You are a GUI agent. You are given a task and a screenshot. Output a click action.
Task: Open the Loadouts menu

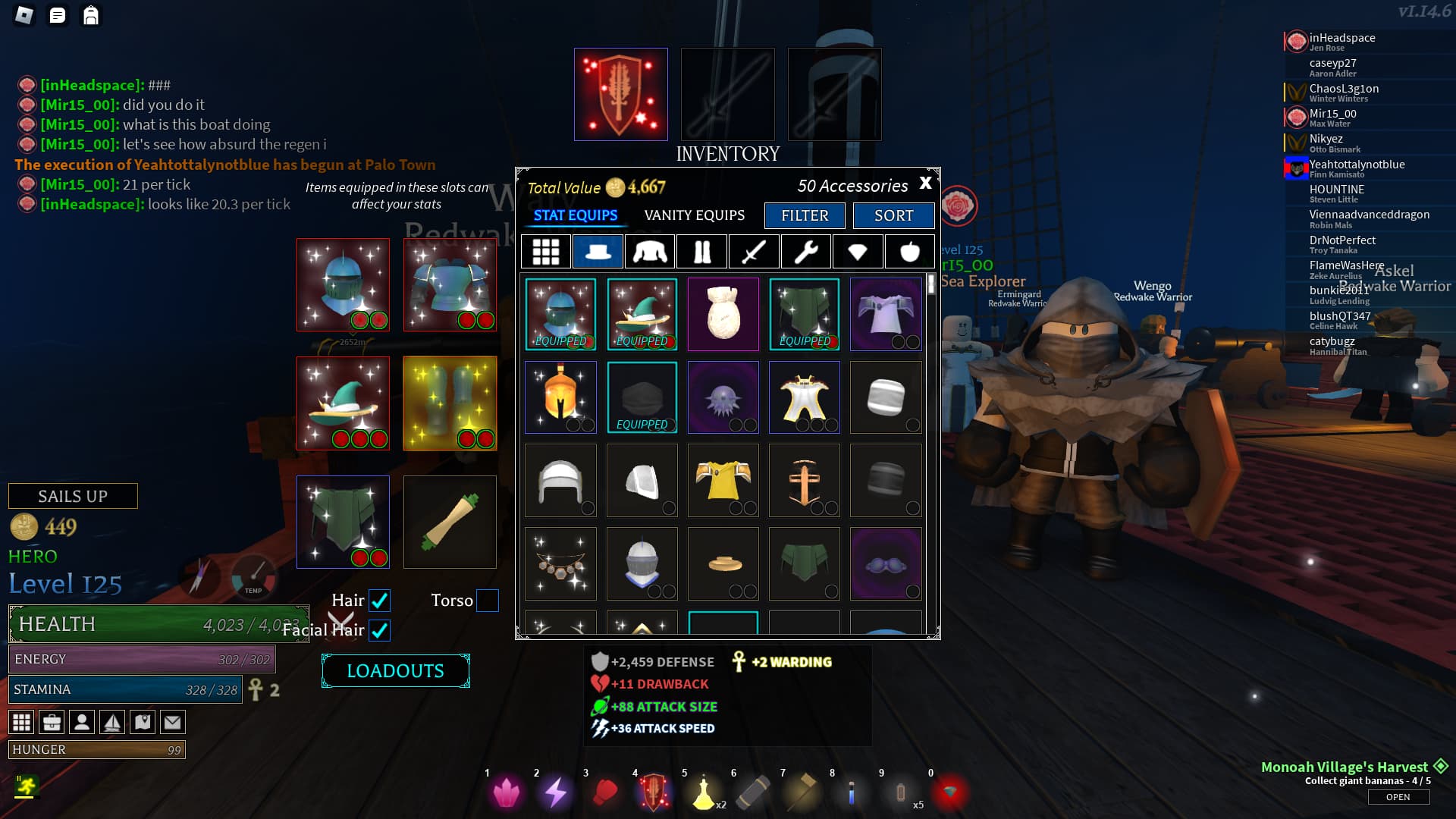395,671
